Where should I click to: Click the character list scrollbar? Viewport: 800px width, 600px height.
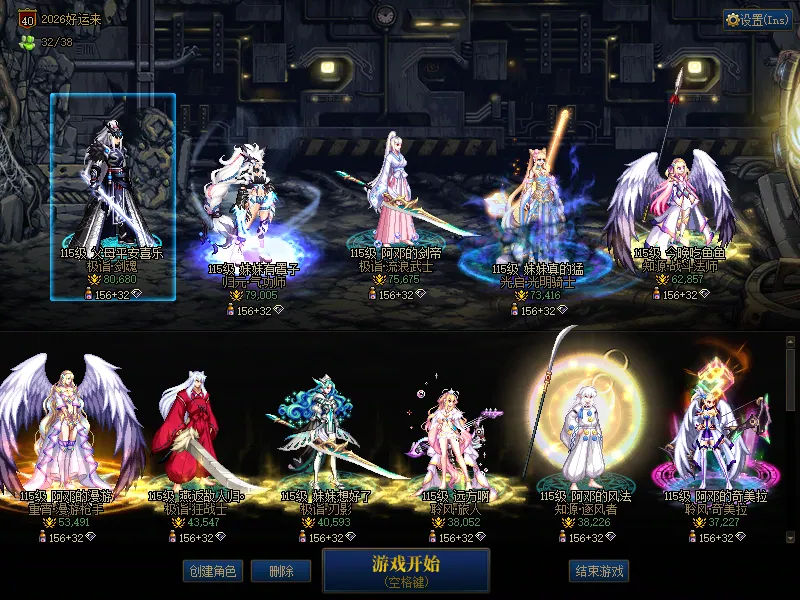[790, 440]
